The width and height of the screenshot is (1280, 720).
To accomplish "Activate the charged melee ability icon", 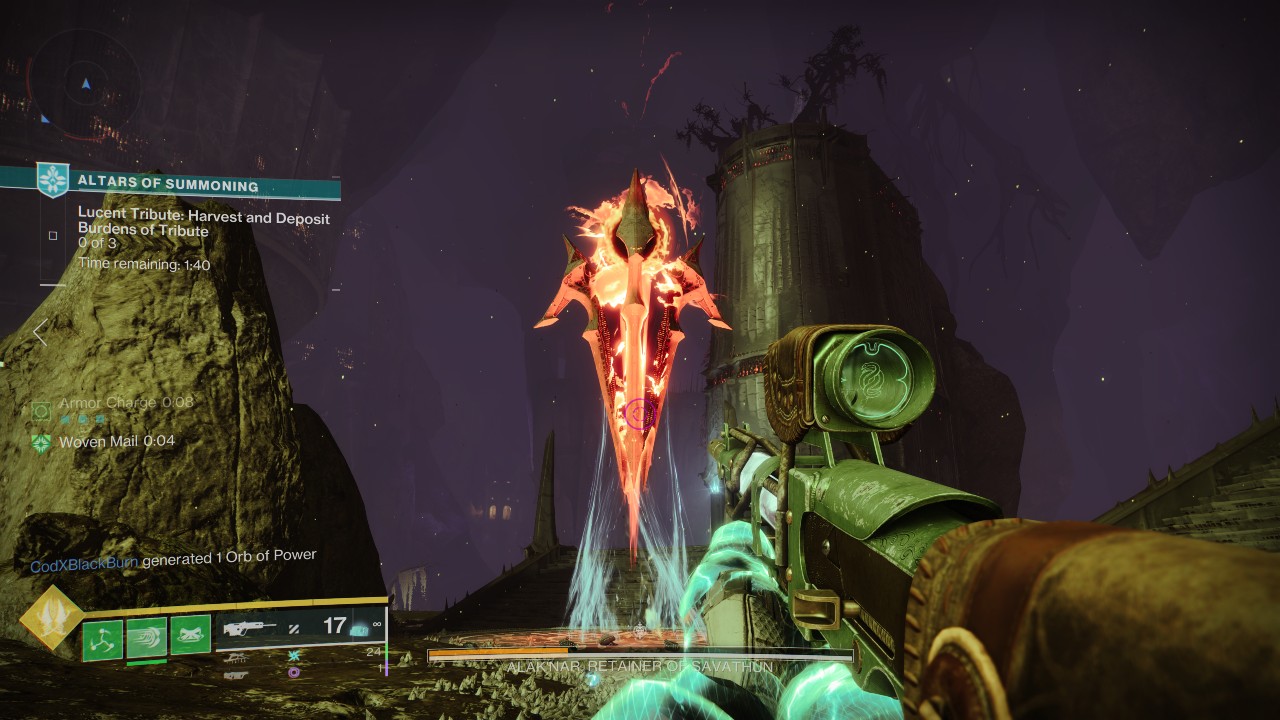I will 147,637.
